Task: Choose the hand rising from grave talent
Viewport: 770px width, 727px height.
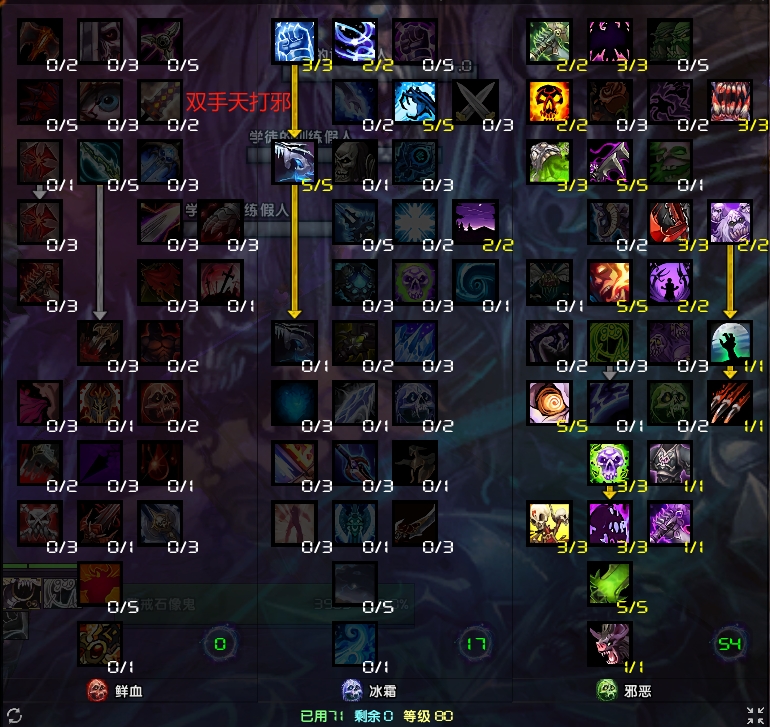Action: (729, 342)
